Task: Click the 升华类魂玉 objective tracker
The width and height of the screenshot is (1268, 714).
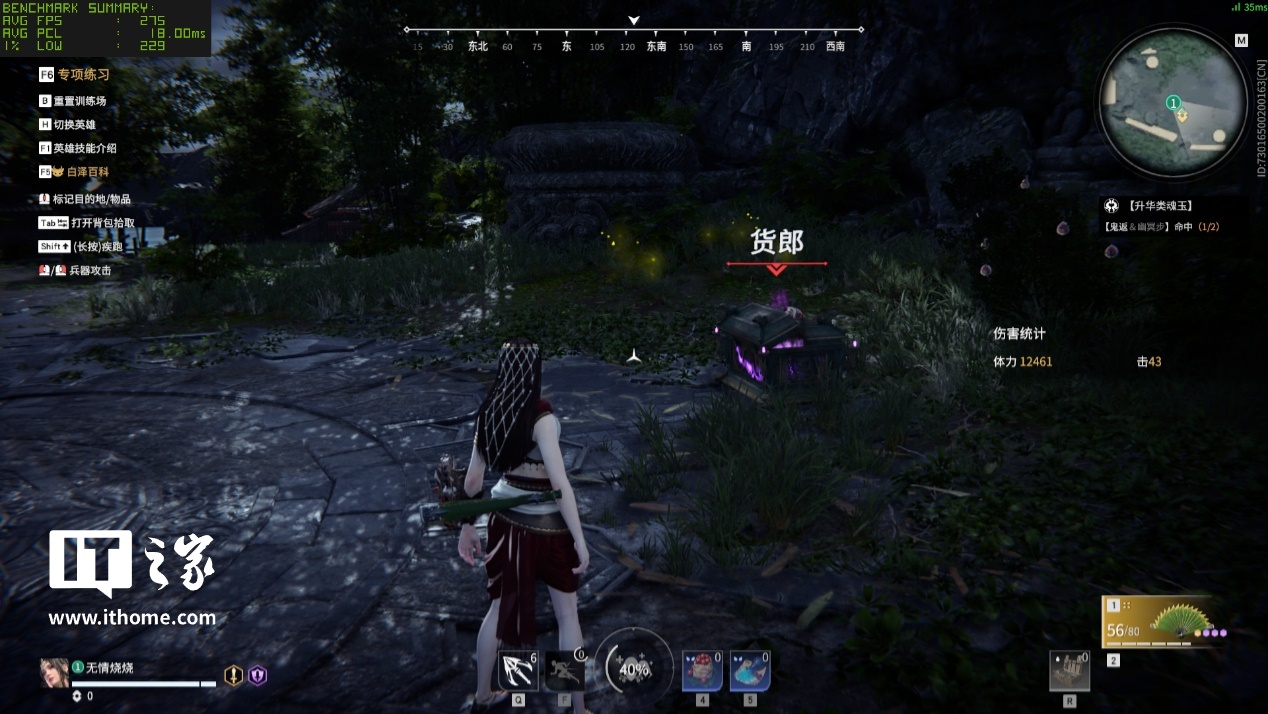Action: coord(1173,206)
